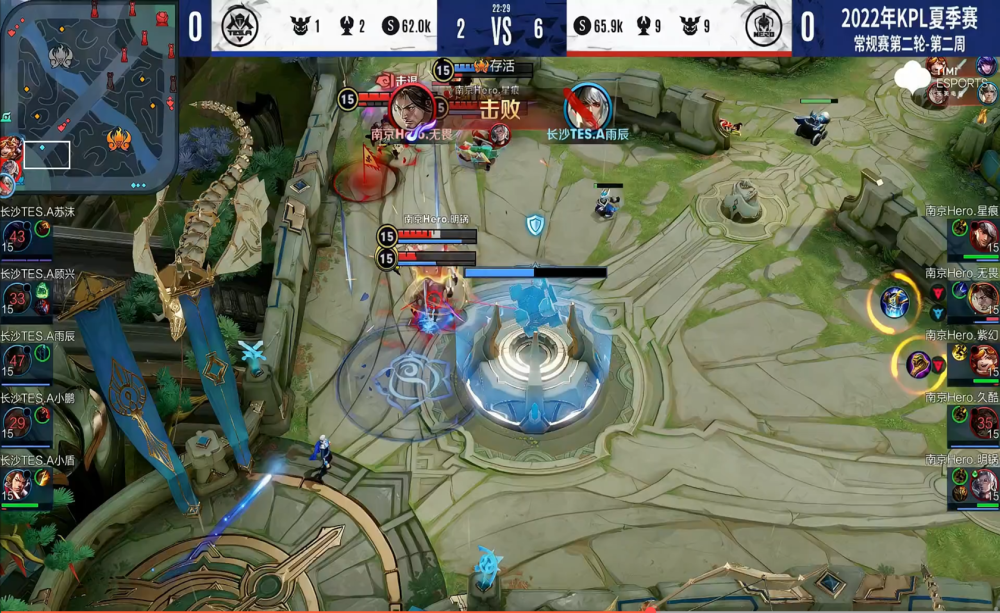
Task: Select player 长沙TES.A小鹏's portrait
Action: pos(17,423)
